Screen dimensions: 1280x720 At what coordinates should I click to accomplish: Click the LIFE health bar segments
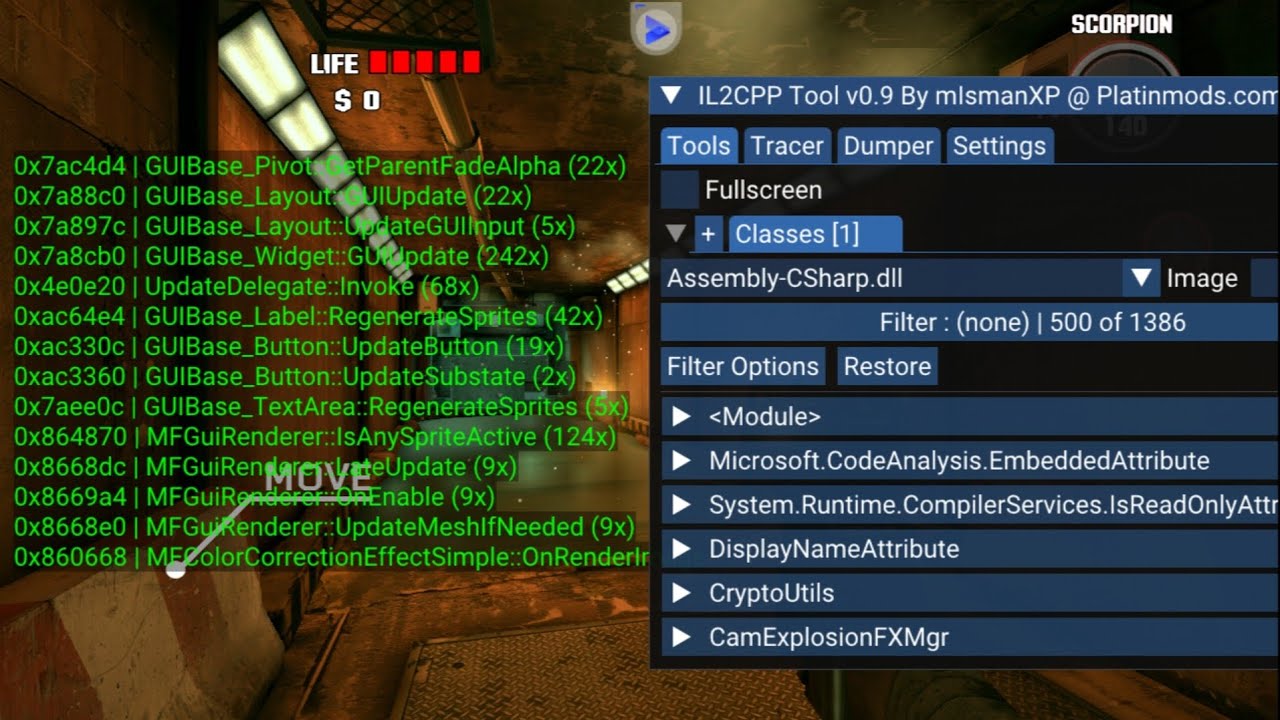tap(425, 63)
